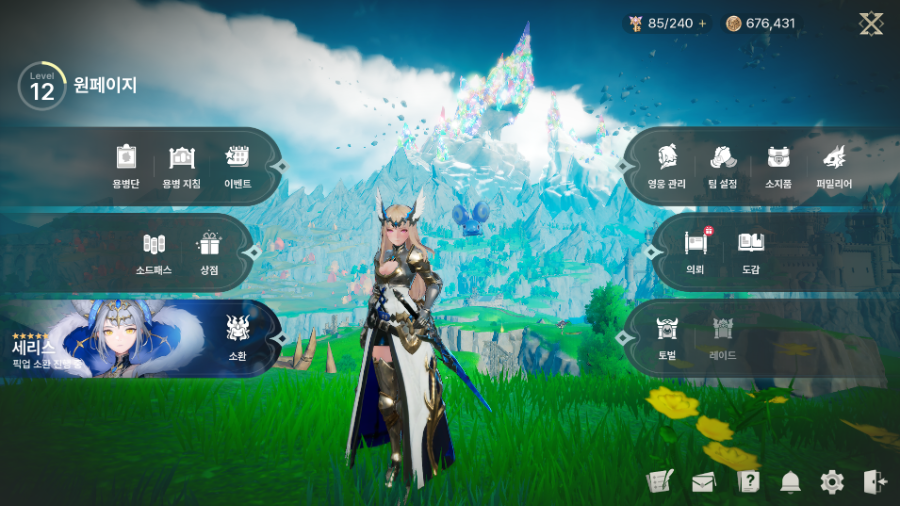
Task: Open the 팀 설정 team setup
Action: pos(724,166)
